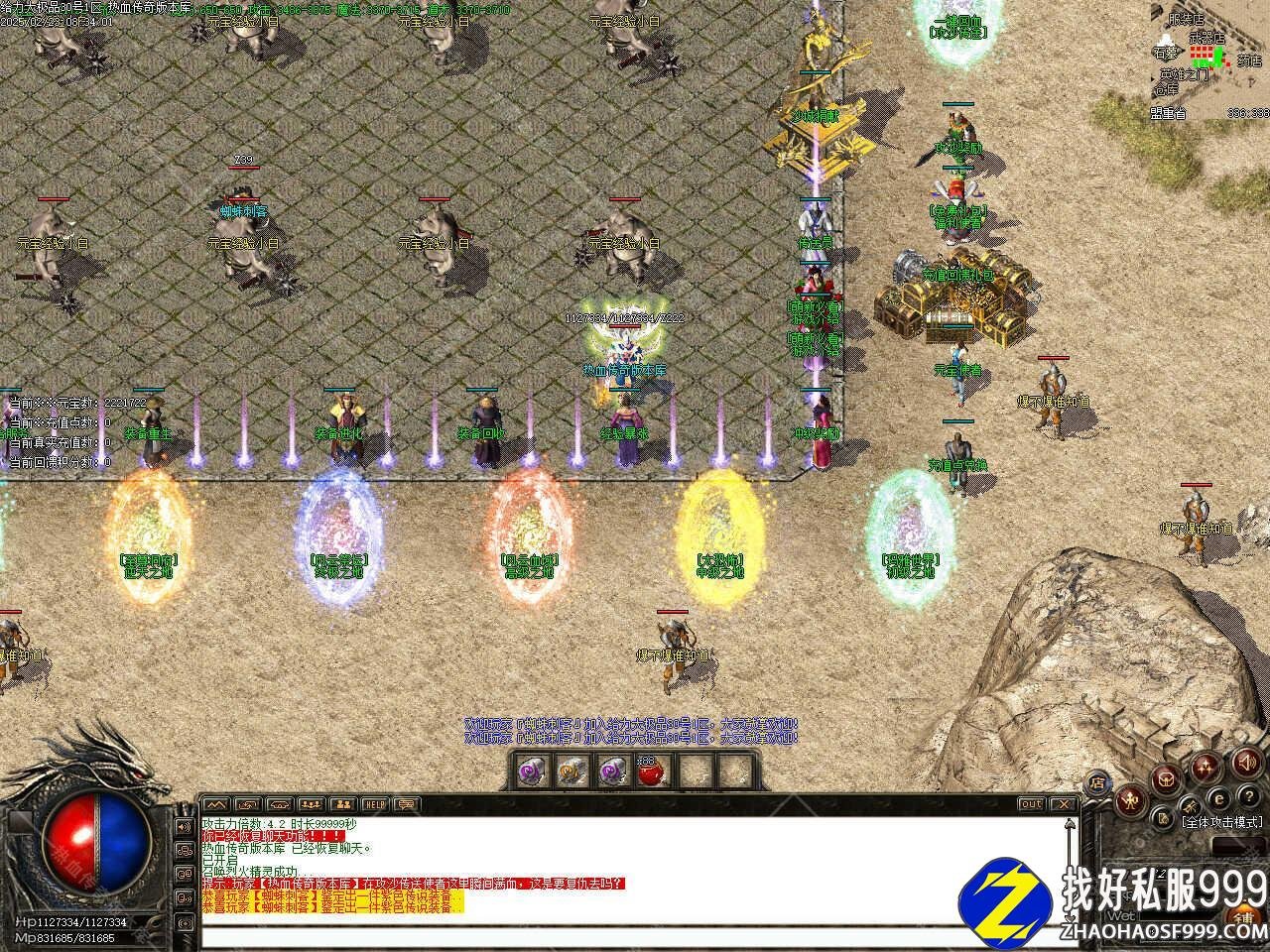The height and width of the screenshot is (952, 1270).
Task: Click the speech bubble chat button
Action: point(405,803)
